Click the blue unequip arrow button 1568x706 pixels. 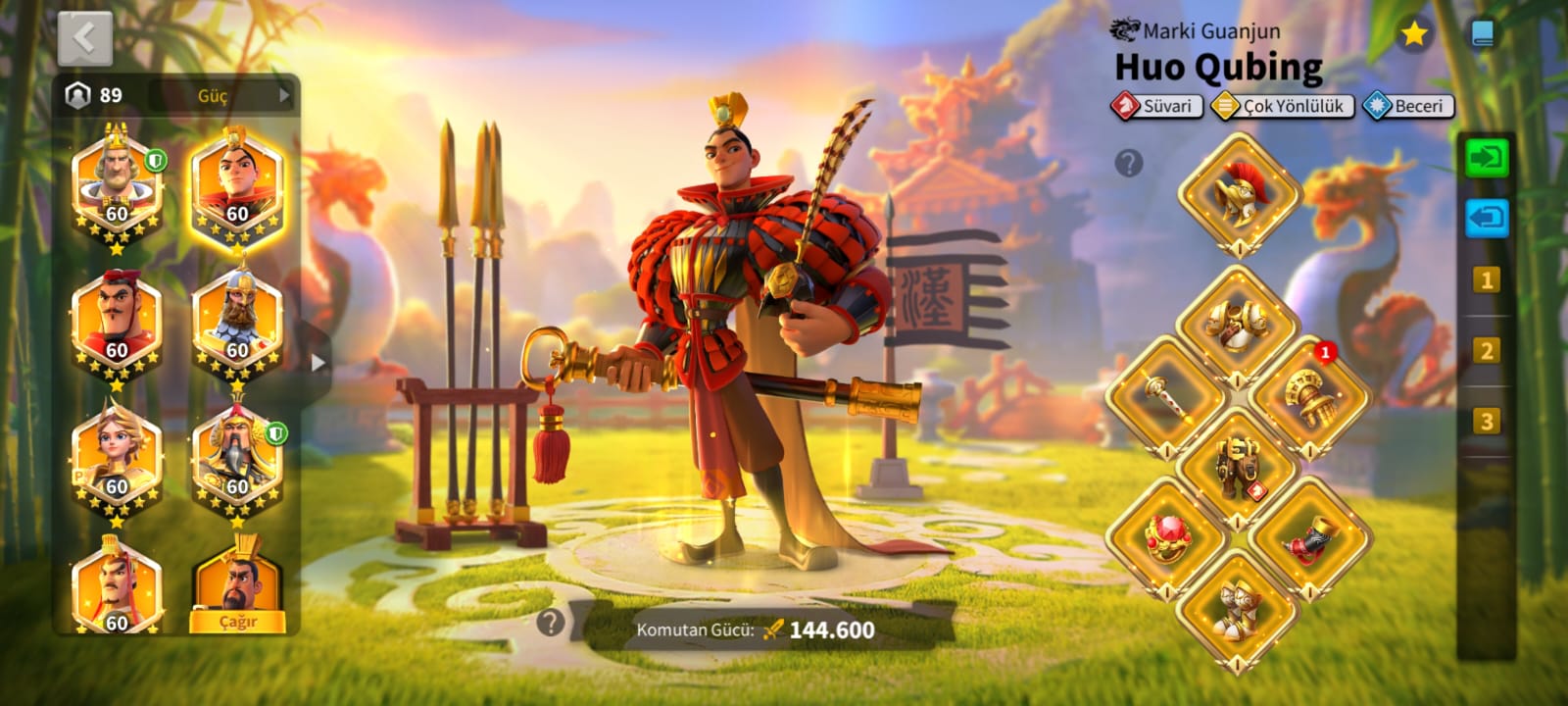pos(1486,218)
